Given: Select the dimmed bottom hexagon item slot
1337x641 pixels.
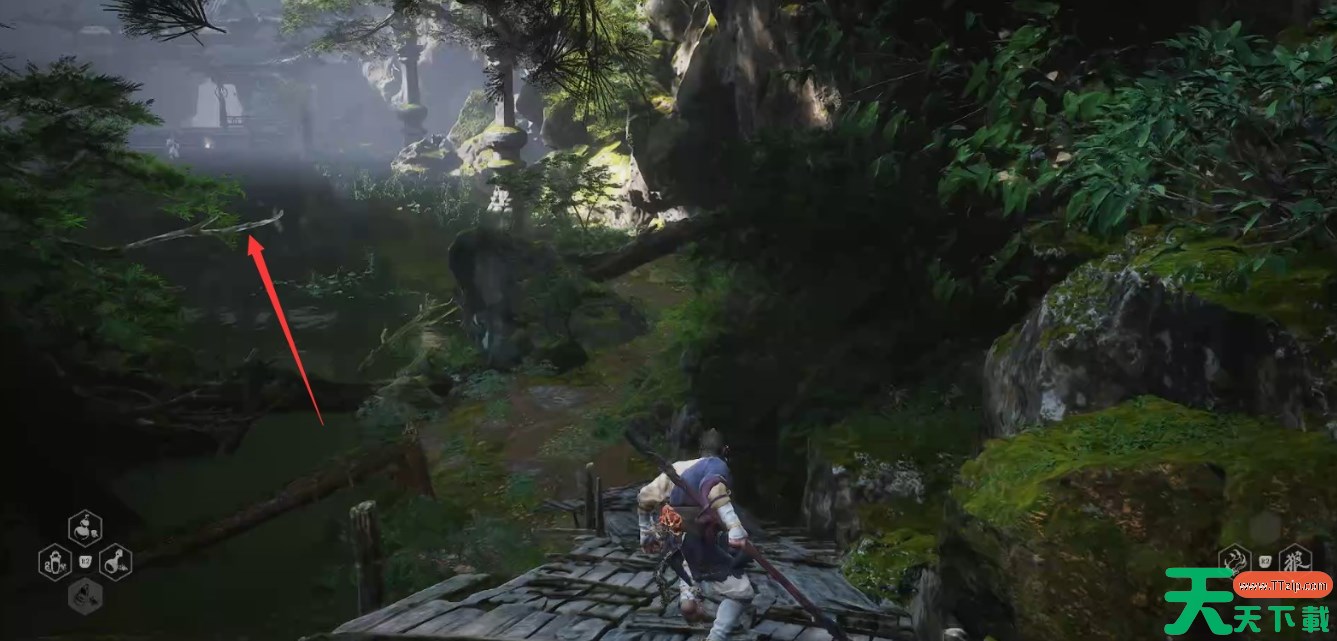Looking at the screenshot, I should (85, 597).
